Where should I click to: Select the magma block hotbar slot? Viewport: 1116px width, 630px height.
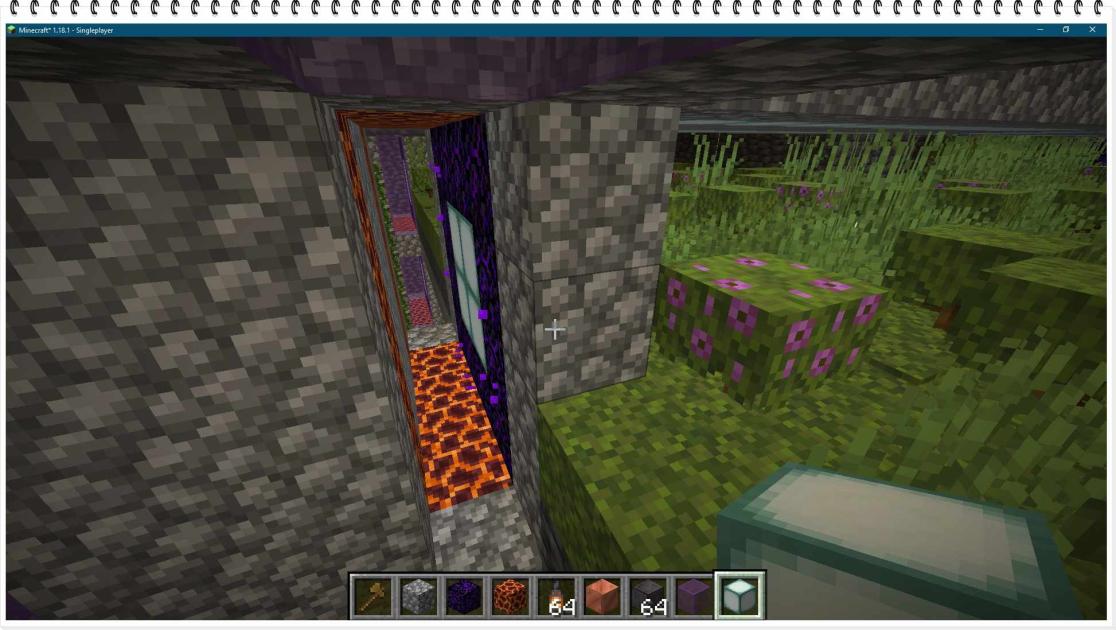(x=511, y=596)
